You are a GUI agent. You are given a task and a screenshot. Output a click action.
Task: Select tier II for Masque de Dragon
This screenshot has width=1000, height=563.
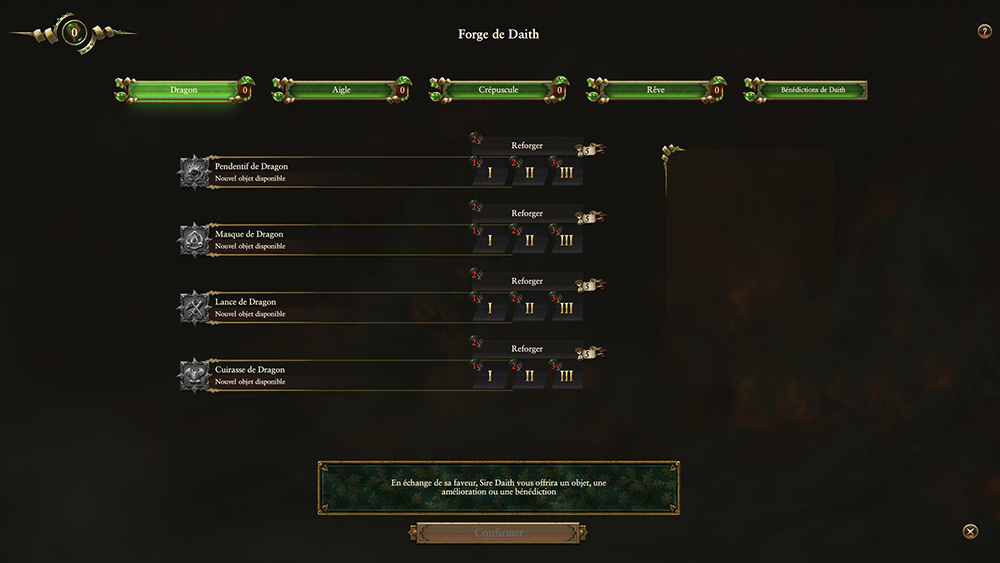[529, 240]
